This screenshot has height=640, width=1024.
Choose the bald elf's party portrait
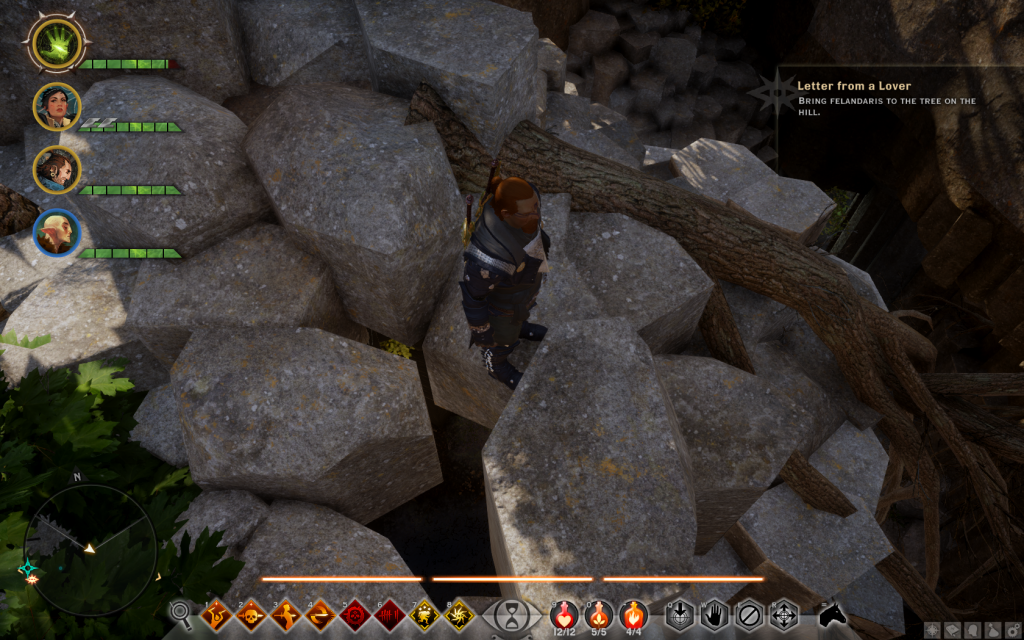coord(57,232)
